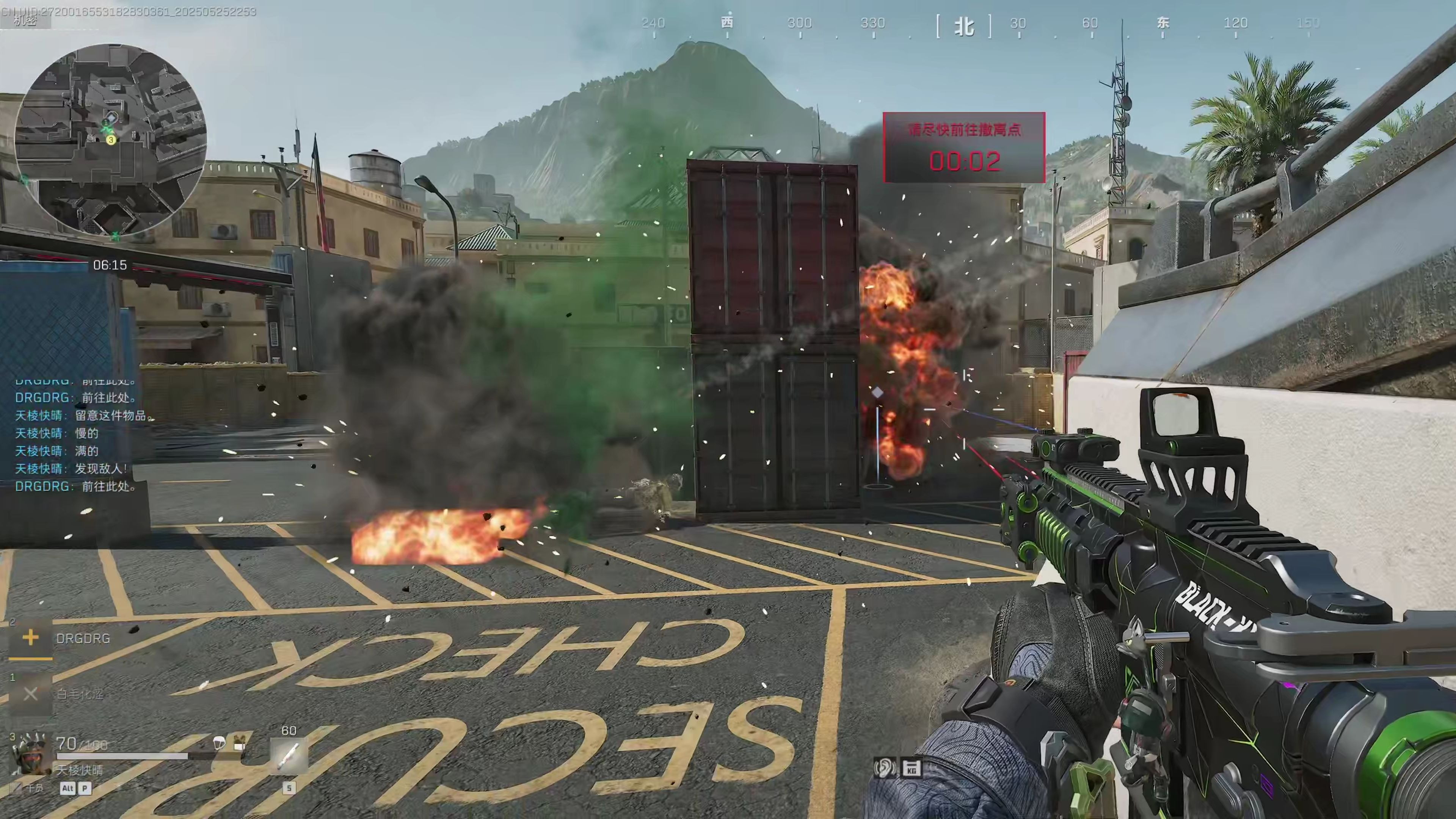Use the white syringe item slot

click(289, 756)
